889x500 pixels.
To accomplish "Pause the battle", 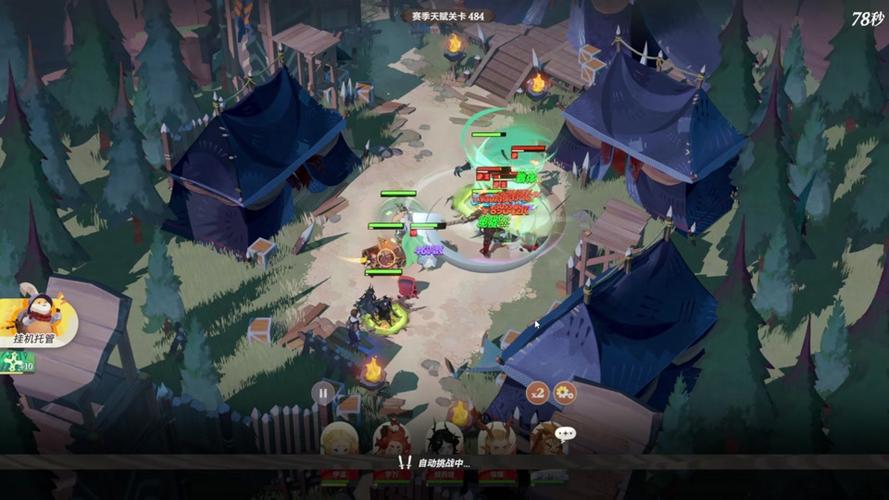I will 322,392.
